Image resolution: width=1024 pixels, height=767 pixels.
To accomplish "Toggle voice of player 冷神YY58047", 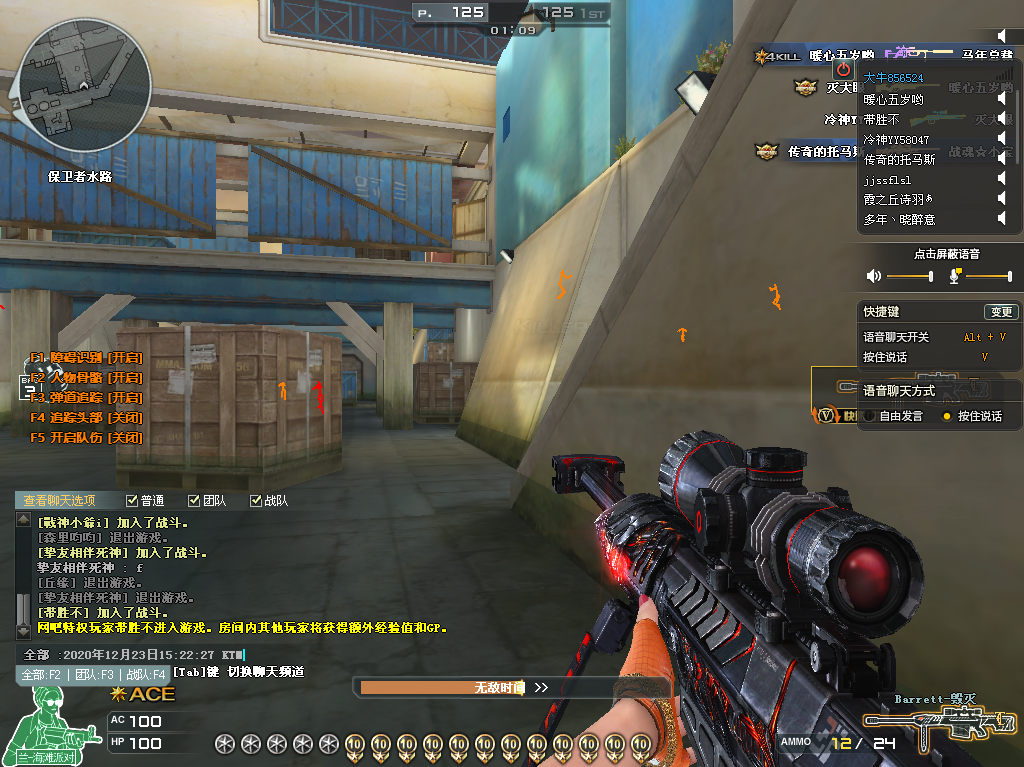I will (x=1001, y=140).
